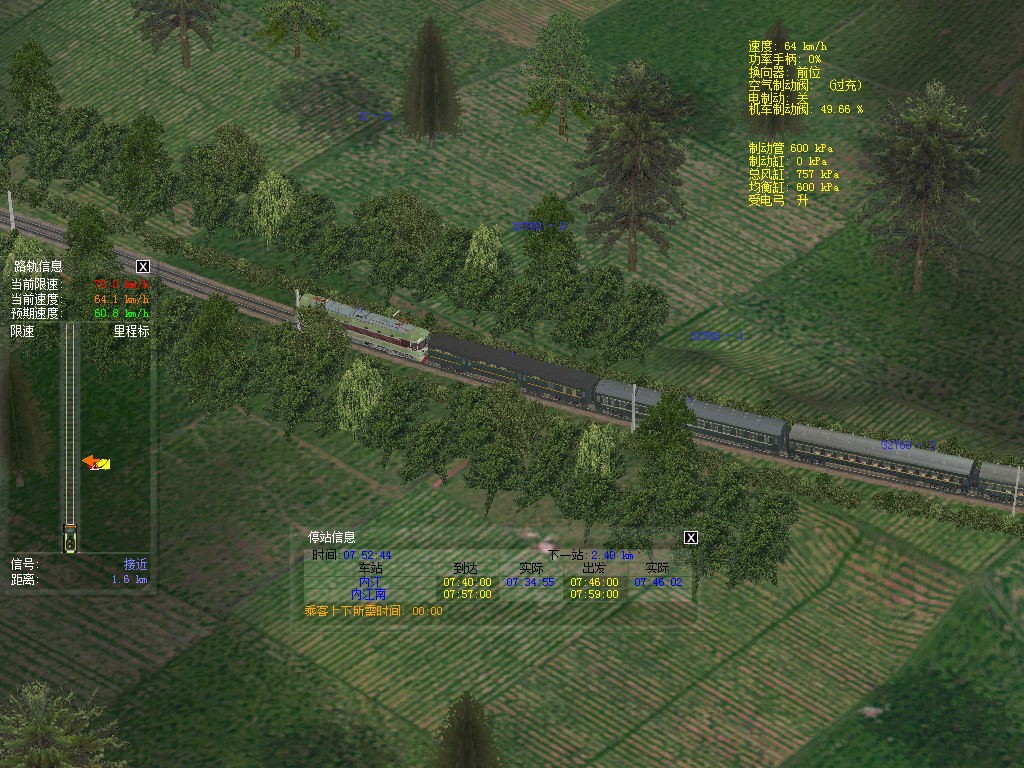Close the 停站信息 station info window
Screen dimensions: 1024x768
[690, 538]
